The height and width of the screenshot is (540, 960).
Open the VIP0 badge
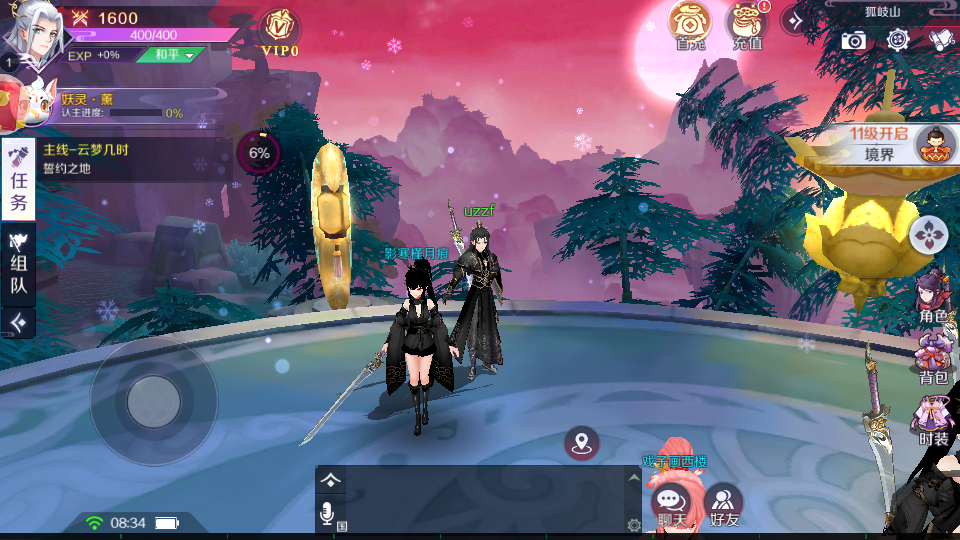click(280, 31)
